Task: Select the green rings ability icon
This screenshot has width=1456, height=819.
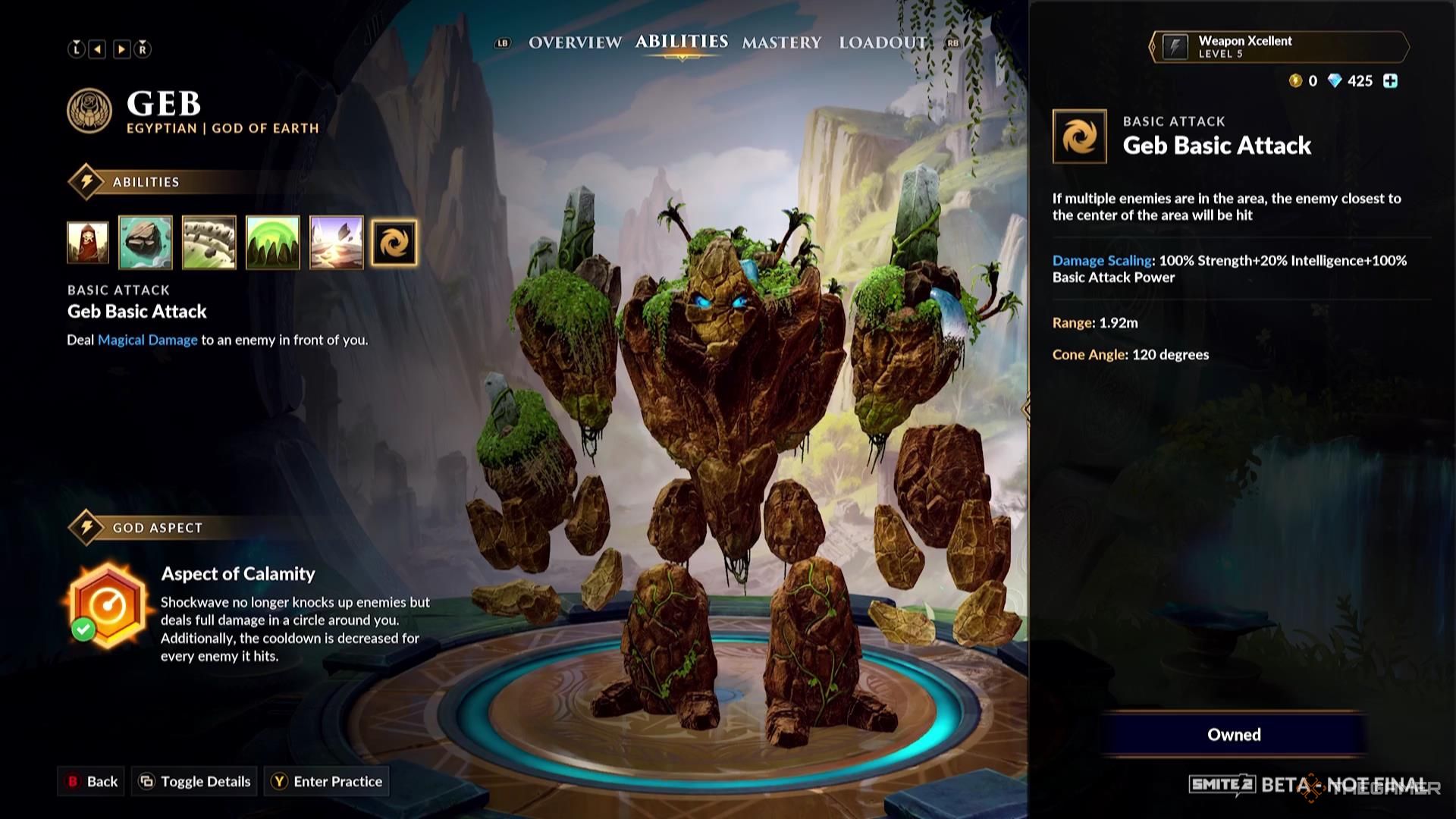Action: point(273,243)
